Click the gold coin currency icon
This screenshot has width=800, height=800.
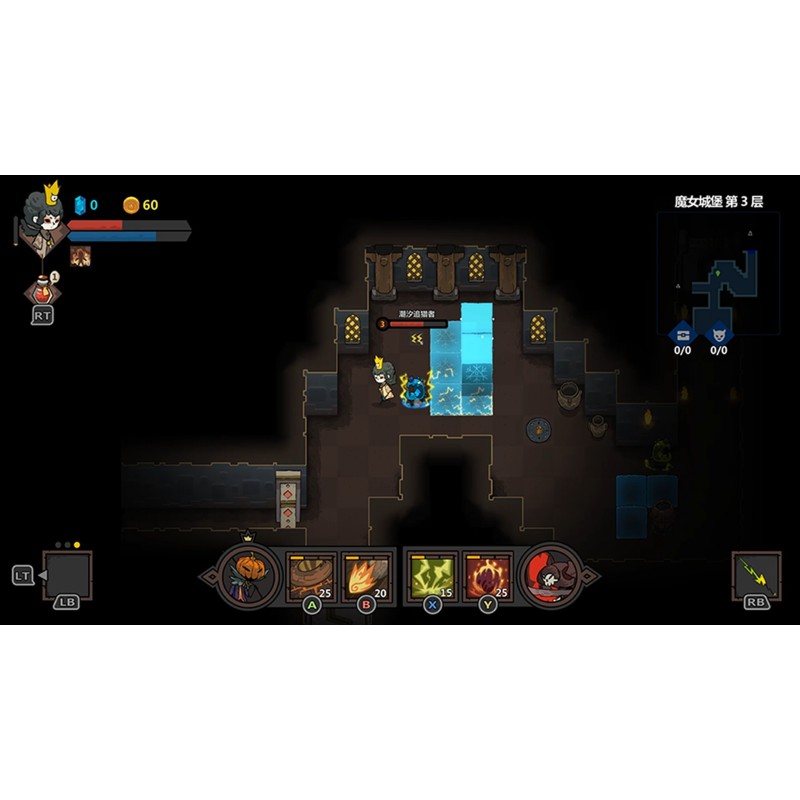coord(131,205)
